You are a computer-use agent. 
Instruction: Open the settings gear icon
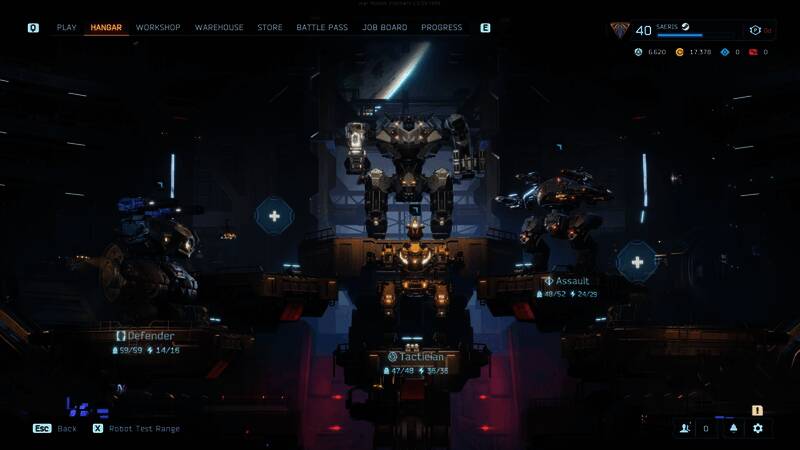pos(758,428)
